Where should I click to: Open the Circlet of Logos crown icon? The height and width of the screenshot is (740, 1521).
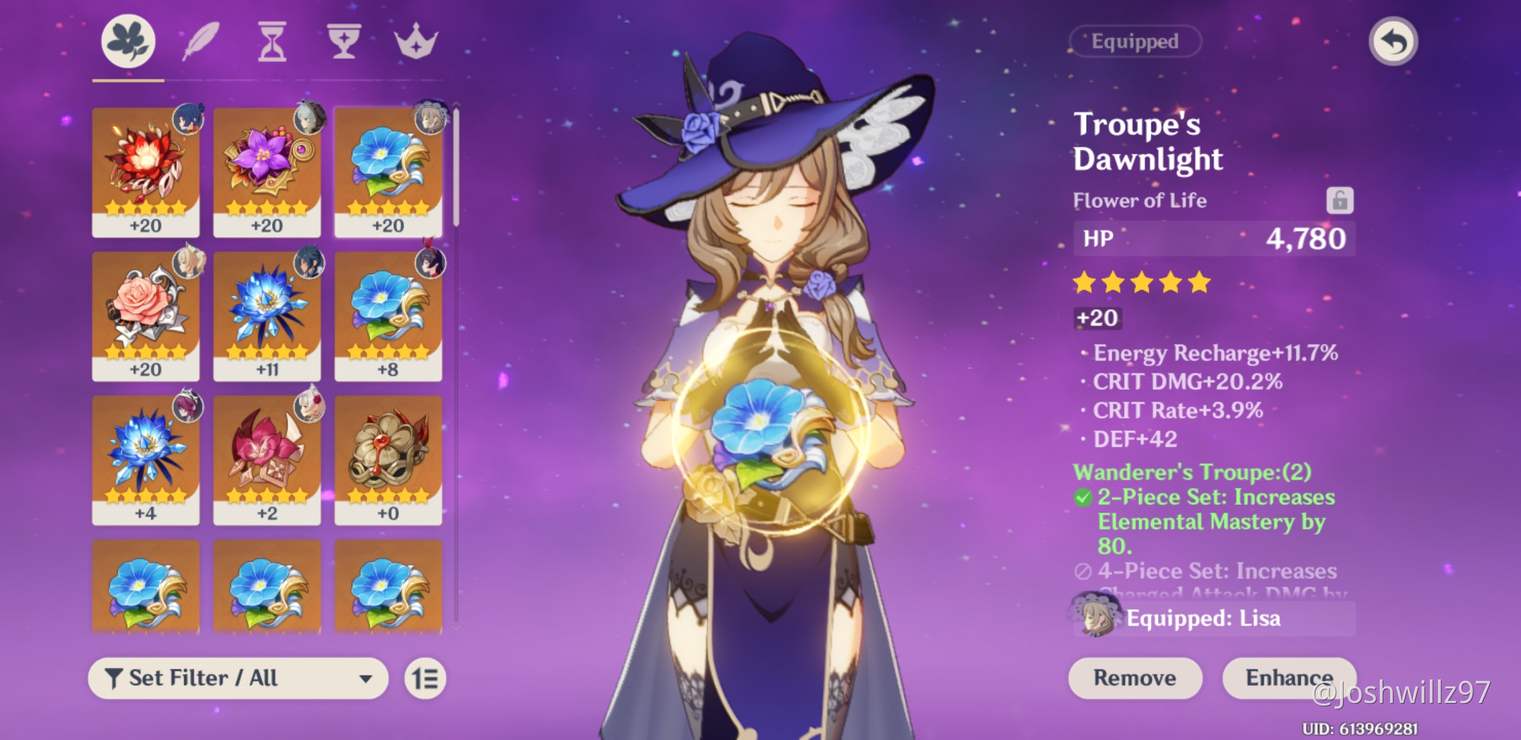pyautogui.click(x=413, y=41)
